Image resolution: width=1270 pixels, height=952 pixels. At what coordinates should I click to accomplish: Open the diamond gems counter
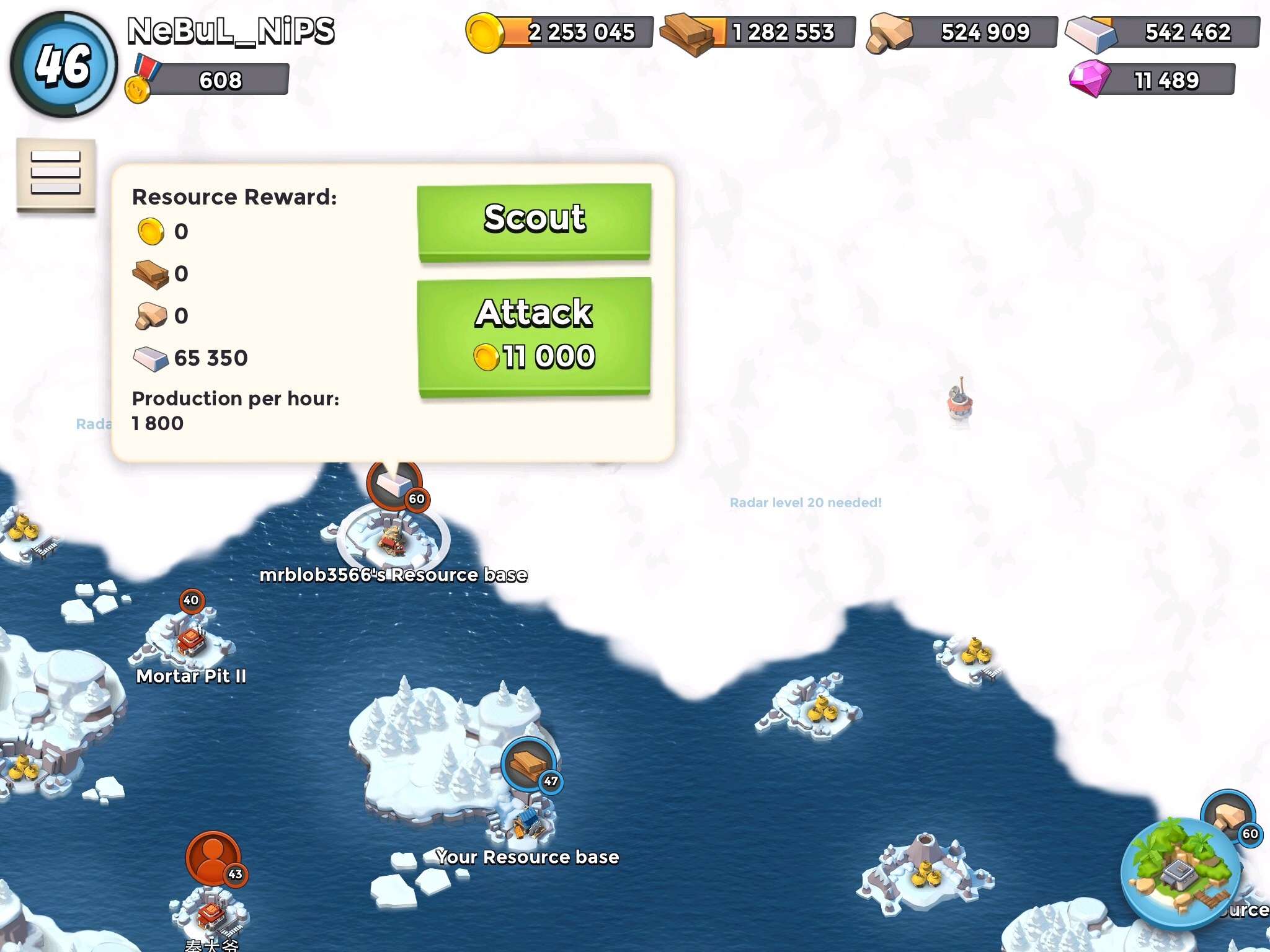point(1152,80)
